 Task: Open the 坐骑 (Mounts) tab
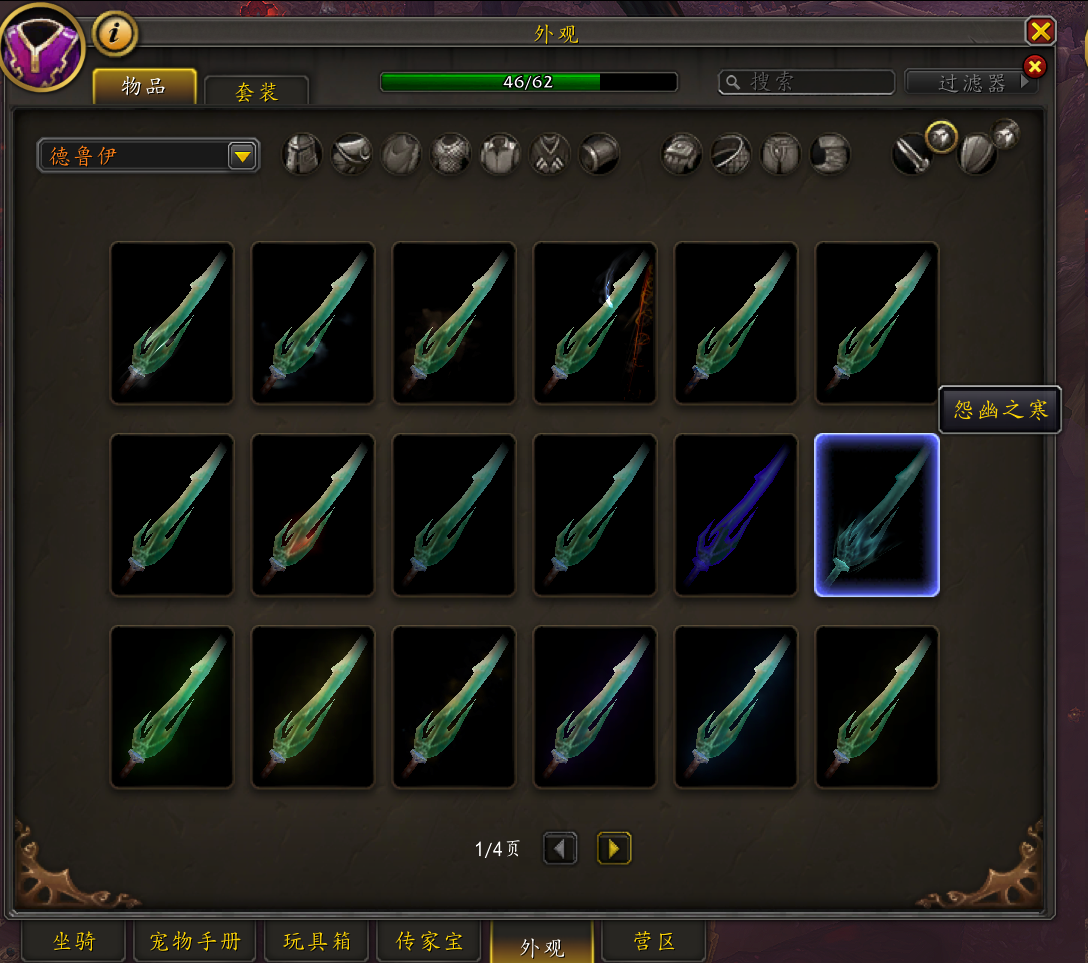pos(74,941)
